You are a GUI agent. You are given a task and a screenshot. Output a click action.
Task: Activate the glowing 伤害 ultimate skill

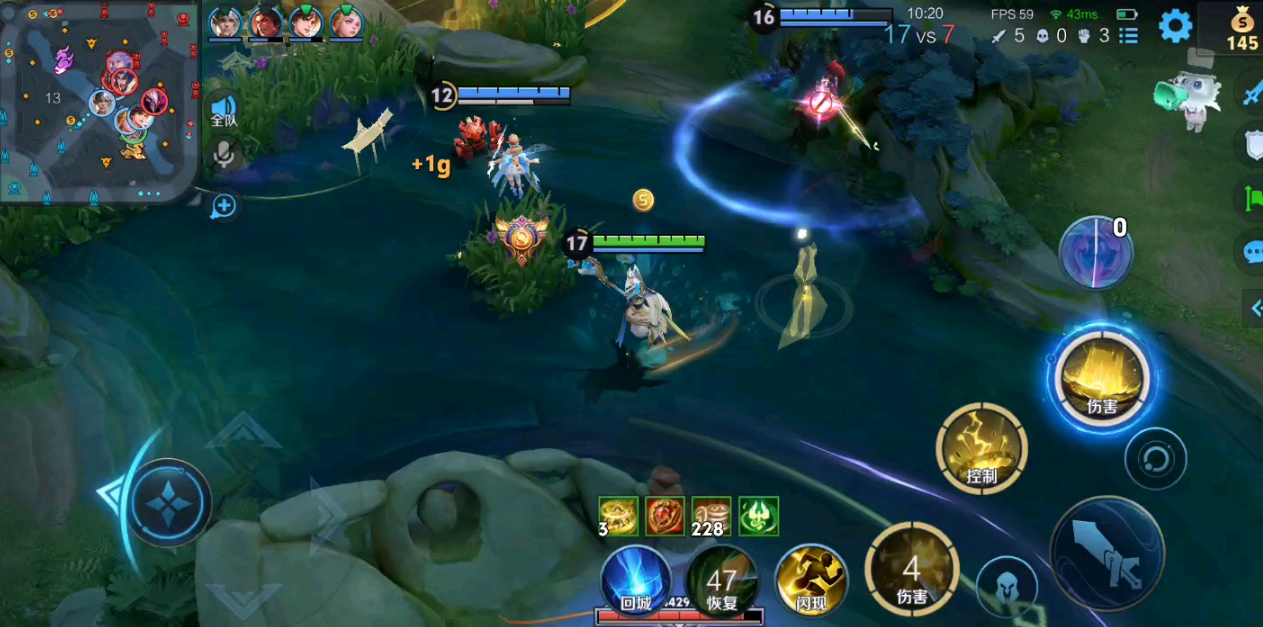tap(1102, 379)
